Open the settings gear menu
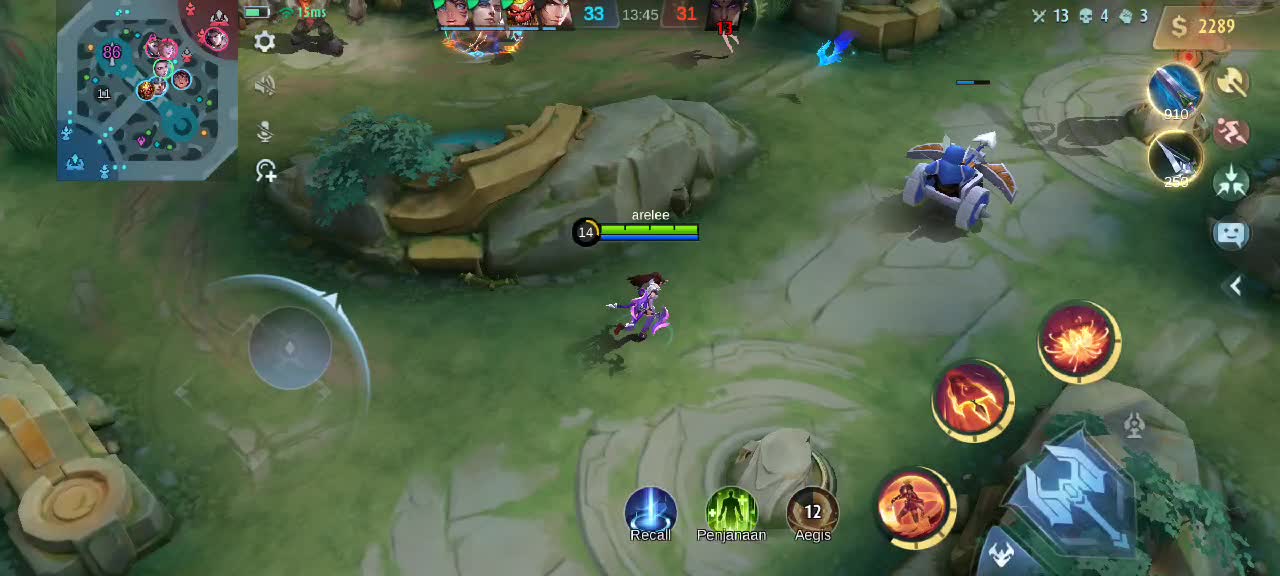The image size is (1280, 576). pyautogui.click(x=265, y=41)
